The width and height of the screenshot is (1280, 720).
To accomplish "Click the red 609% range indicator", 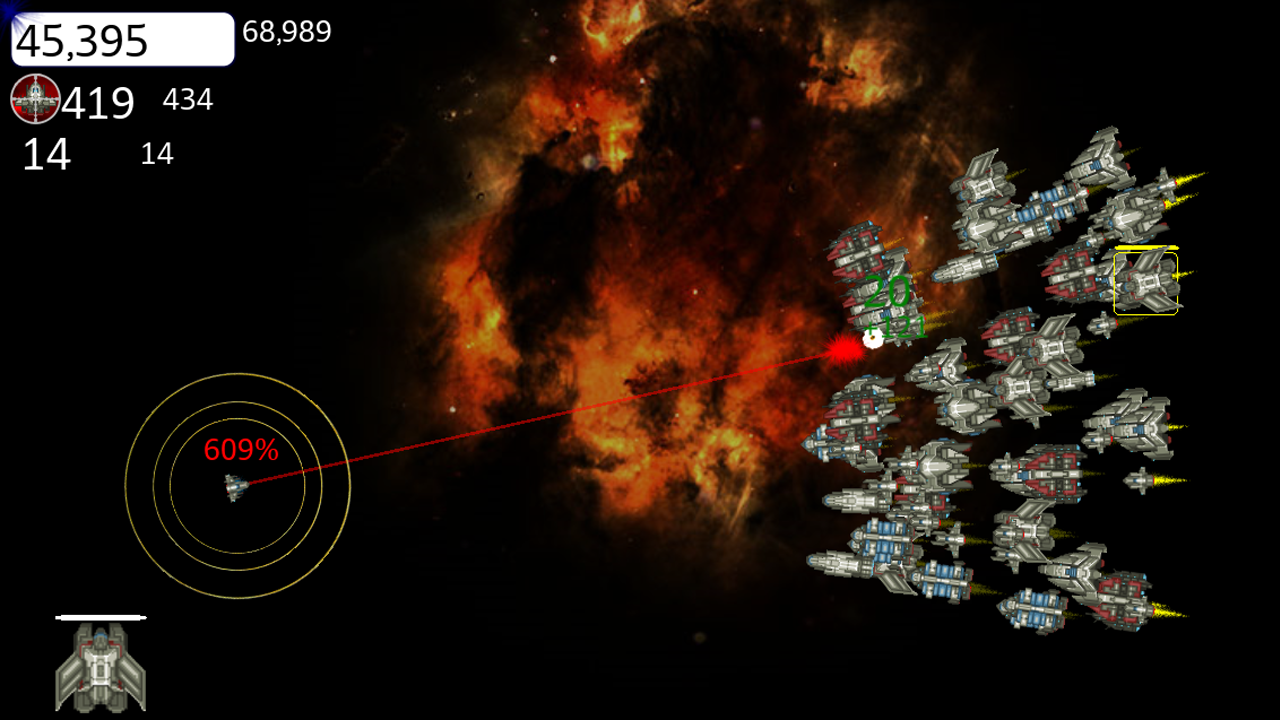I will click(x=240, y=452).
